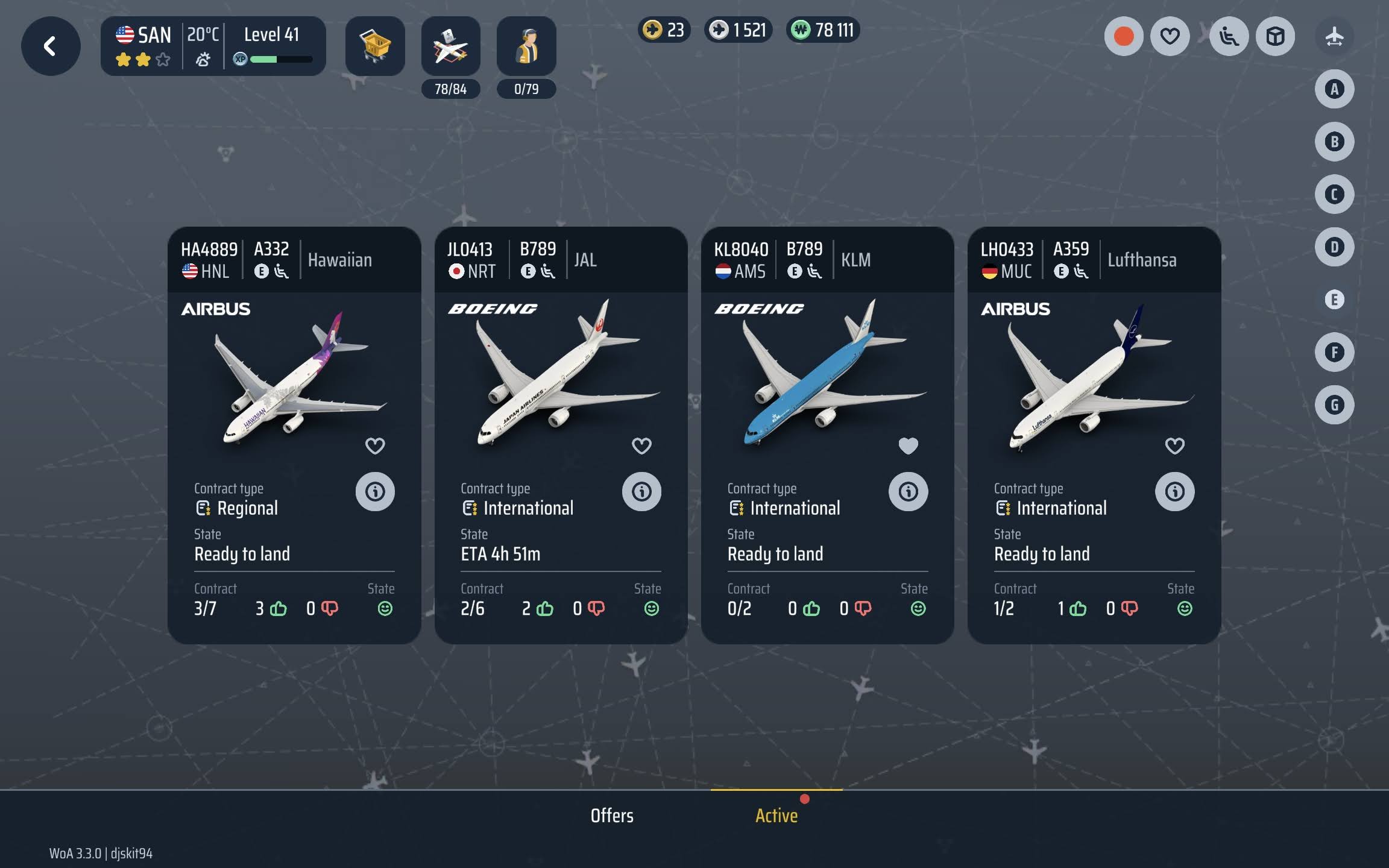Select the Hawaiian A332 plane card
This screenshot has height=868, width=1389.
click(294, 380)
